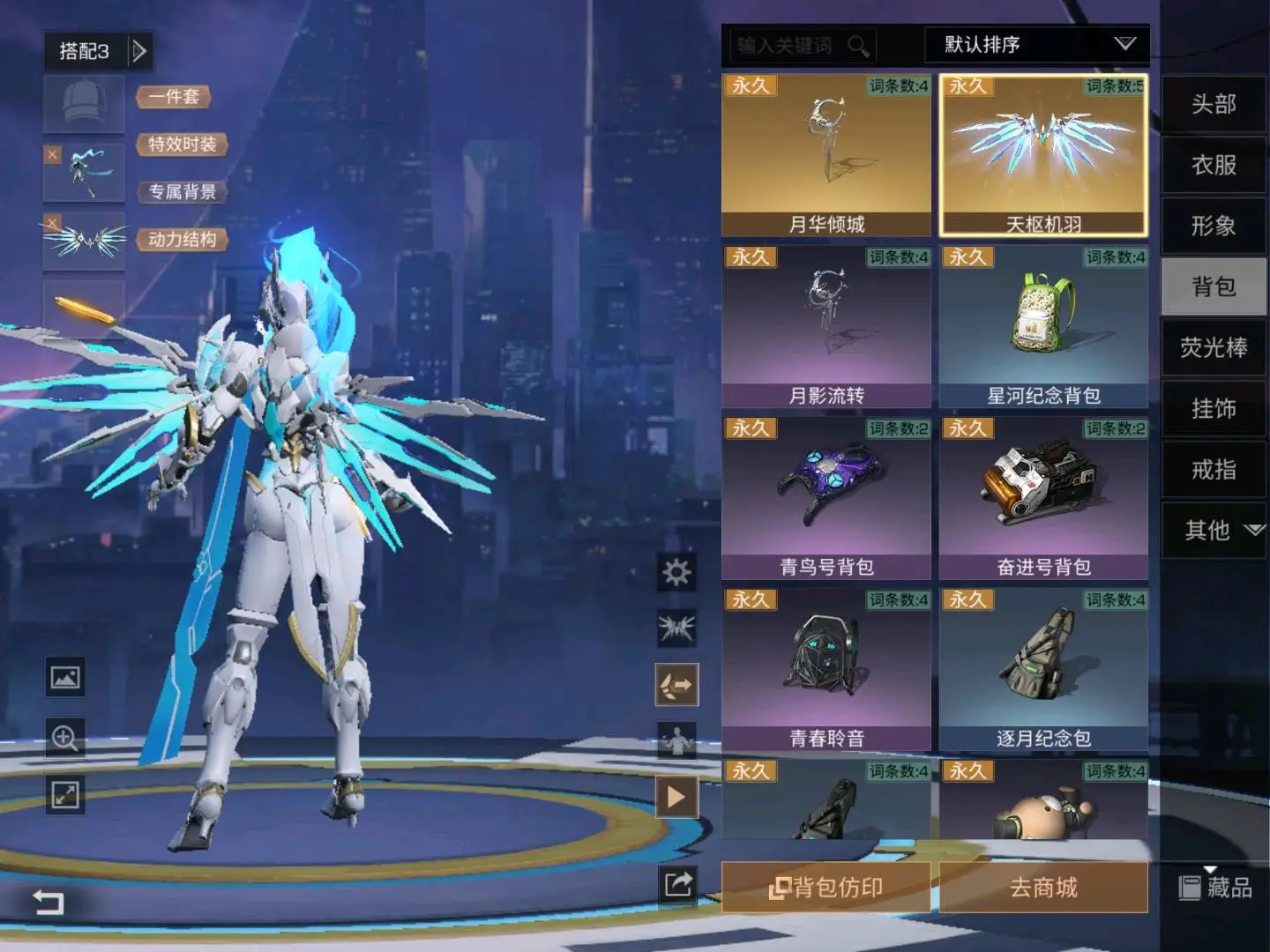This screenshot has height=952, width=1270.
Task: Go to the shop via 去商城
Action: [1043, 888]
